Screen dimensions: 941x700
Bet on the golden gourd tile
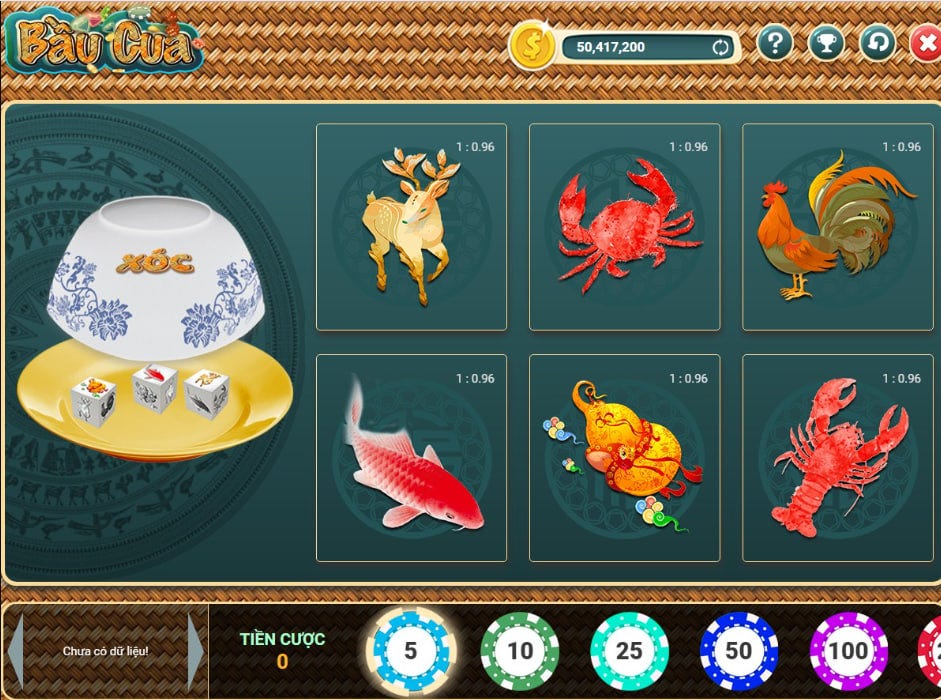pos(624,458)
